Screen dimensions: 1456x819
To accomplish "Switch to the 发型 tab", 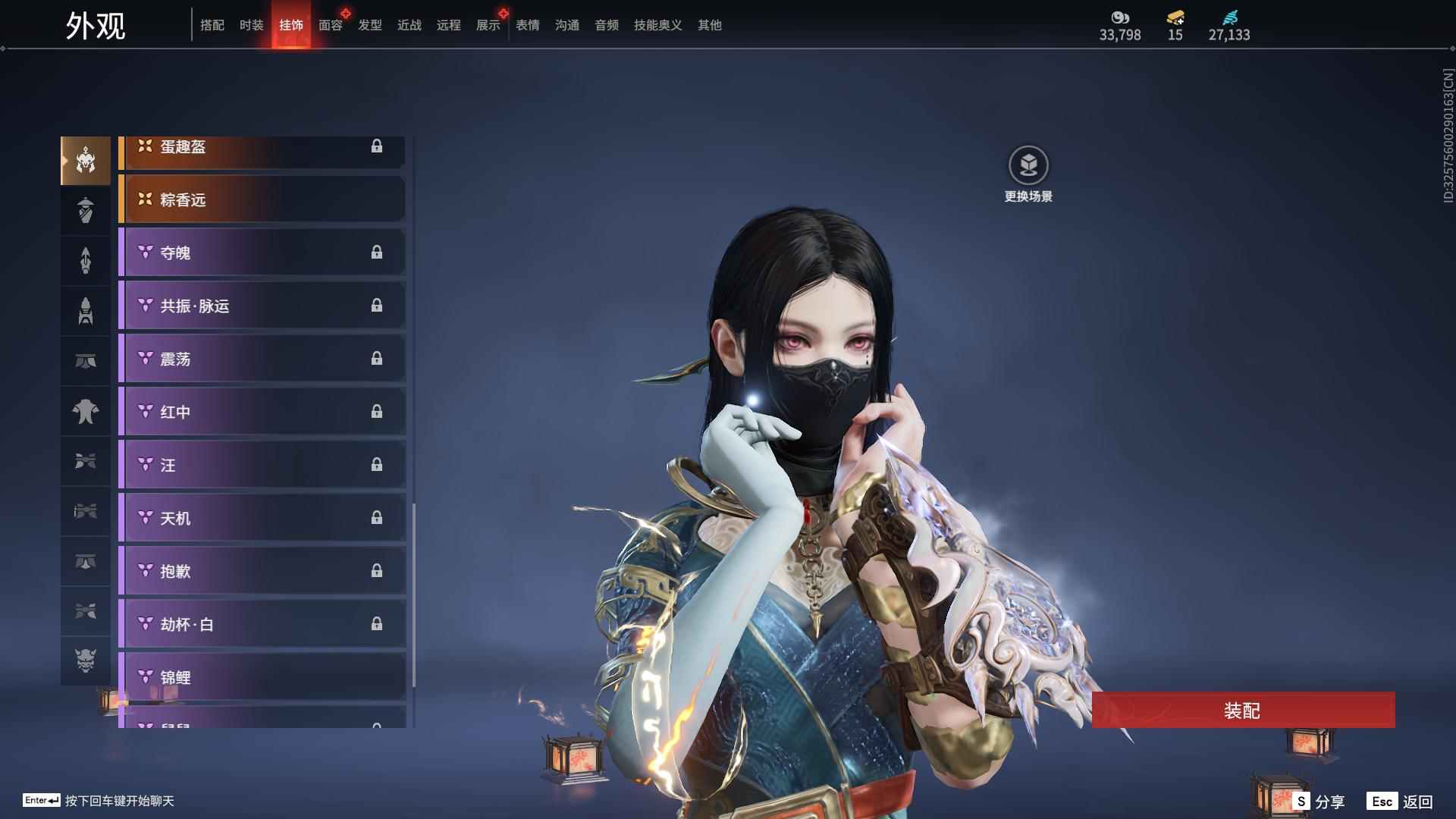I will pos(369,25).
